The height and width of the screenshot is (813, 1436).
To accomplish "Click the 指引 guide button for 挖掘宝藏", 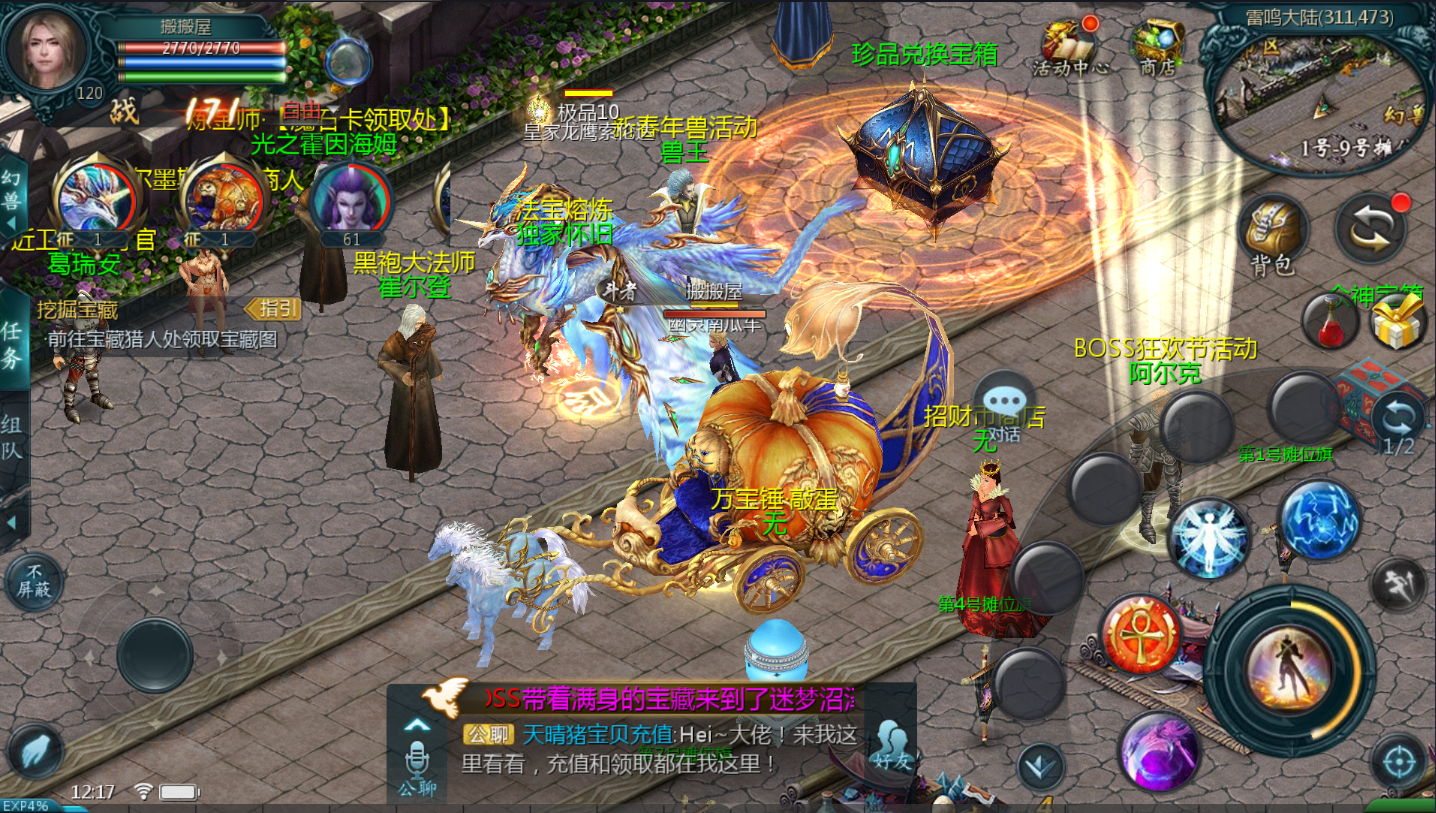I will coord(273,309).
